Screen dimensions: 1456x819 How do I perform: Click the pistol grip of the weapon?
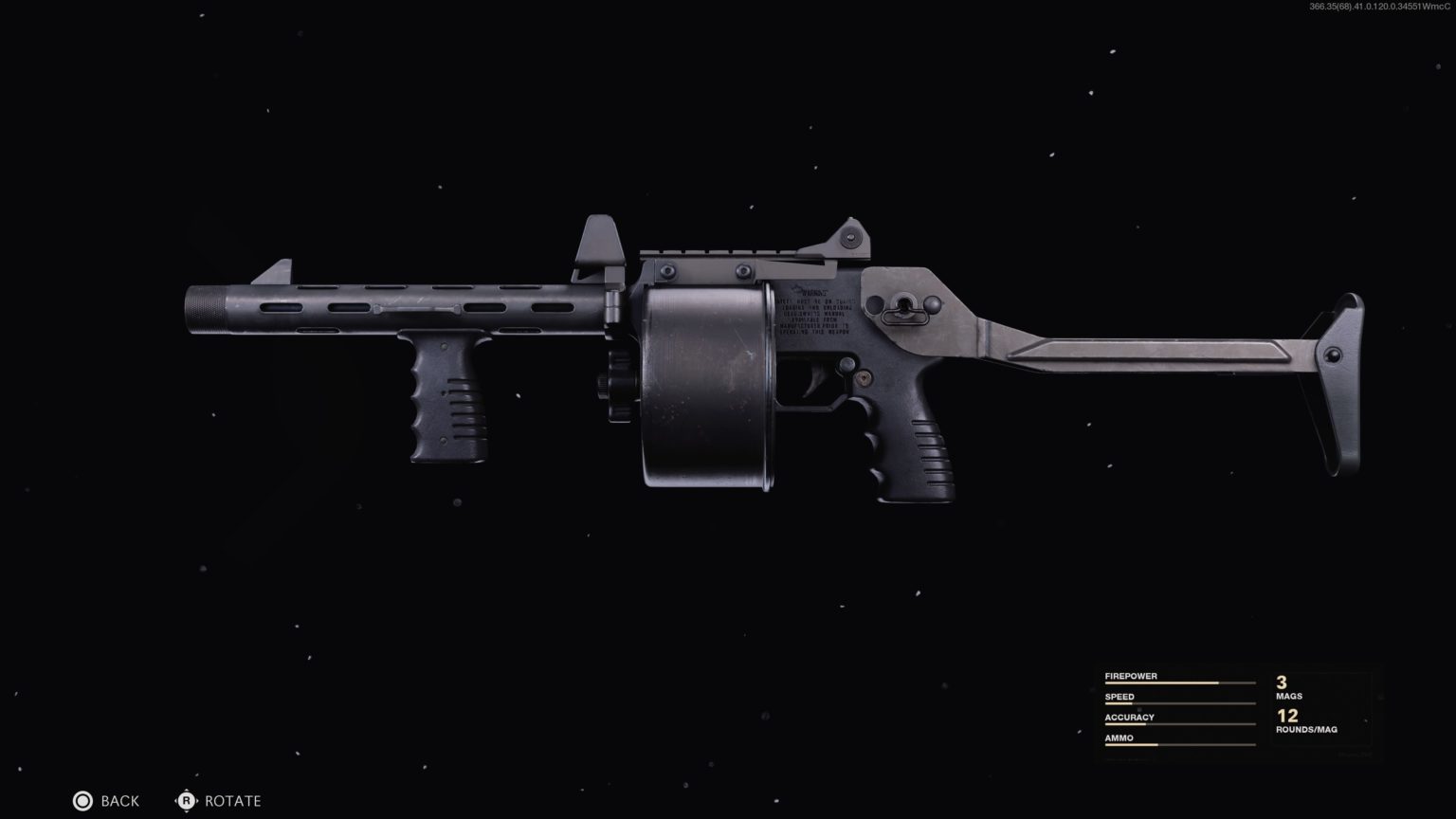(915, 446)
